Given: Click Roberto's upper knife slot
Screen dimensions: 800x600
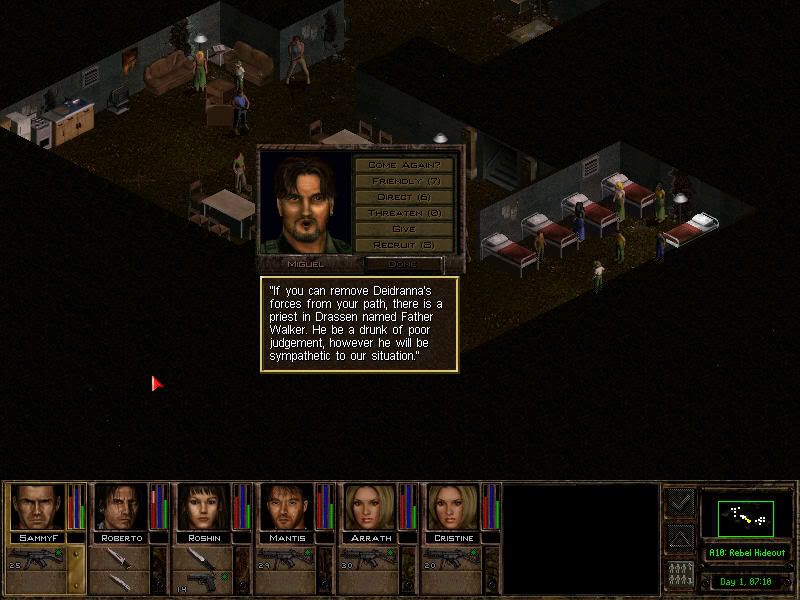Looking at the screenshot, I should [120, 558].
